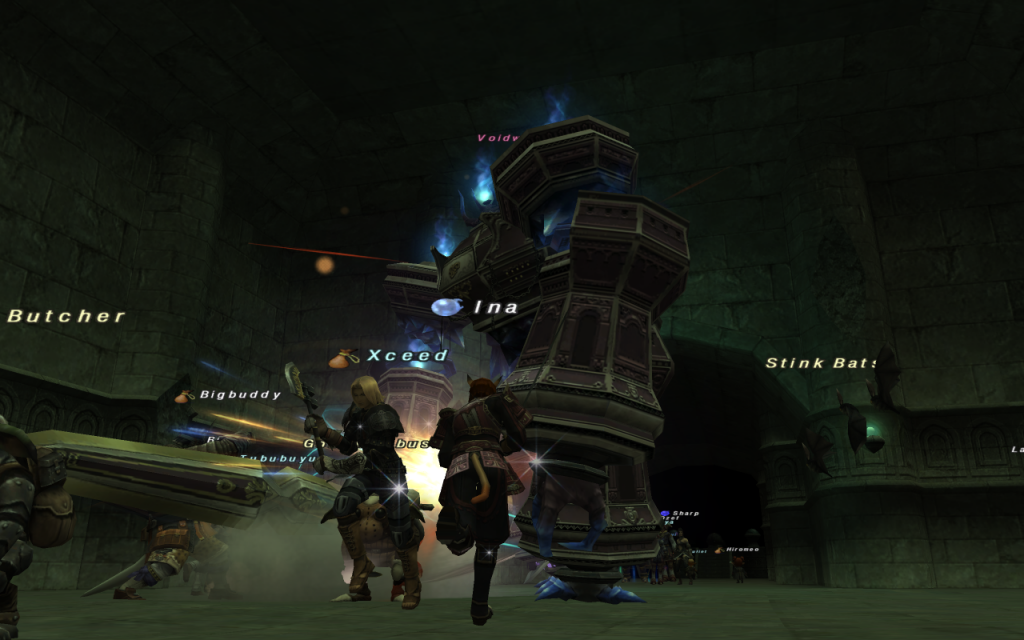Target the Stink Bats name label

[x=821, y=362]
